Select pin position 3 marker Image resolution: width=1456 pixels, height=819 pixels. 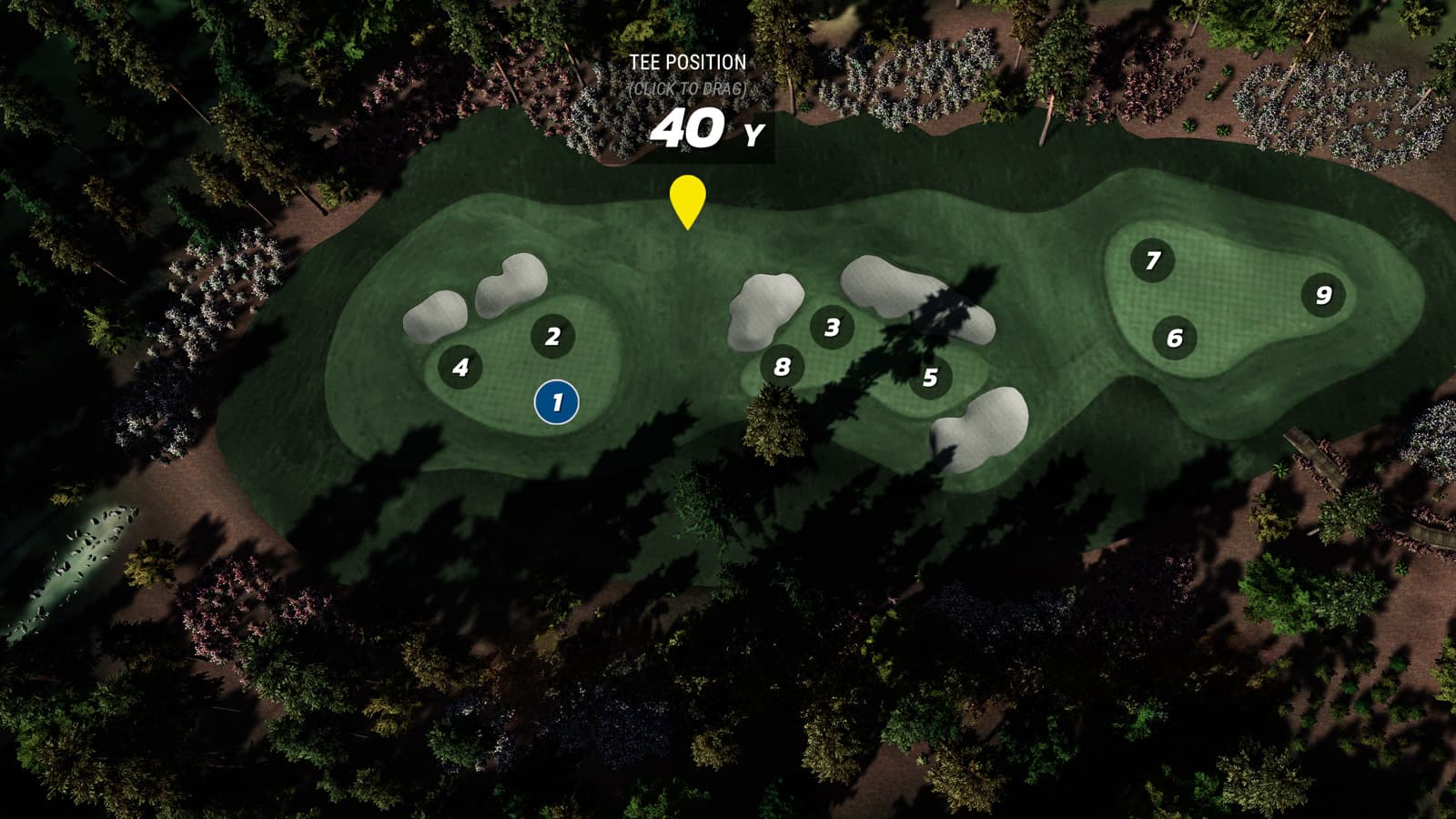click(832, 328)
